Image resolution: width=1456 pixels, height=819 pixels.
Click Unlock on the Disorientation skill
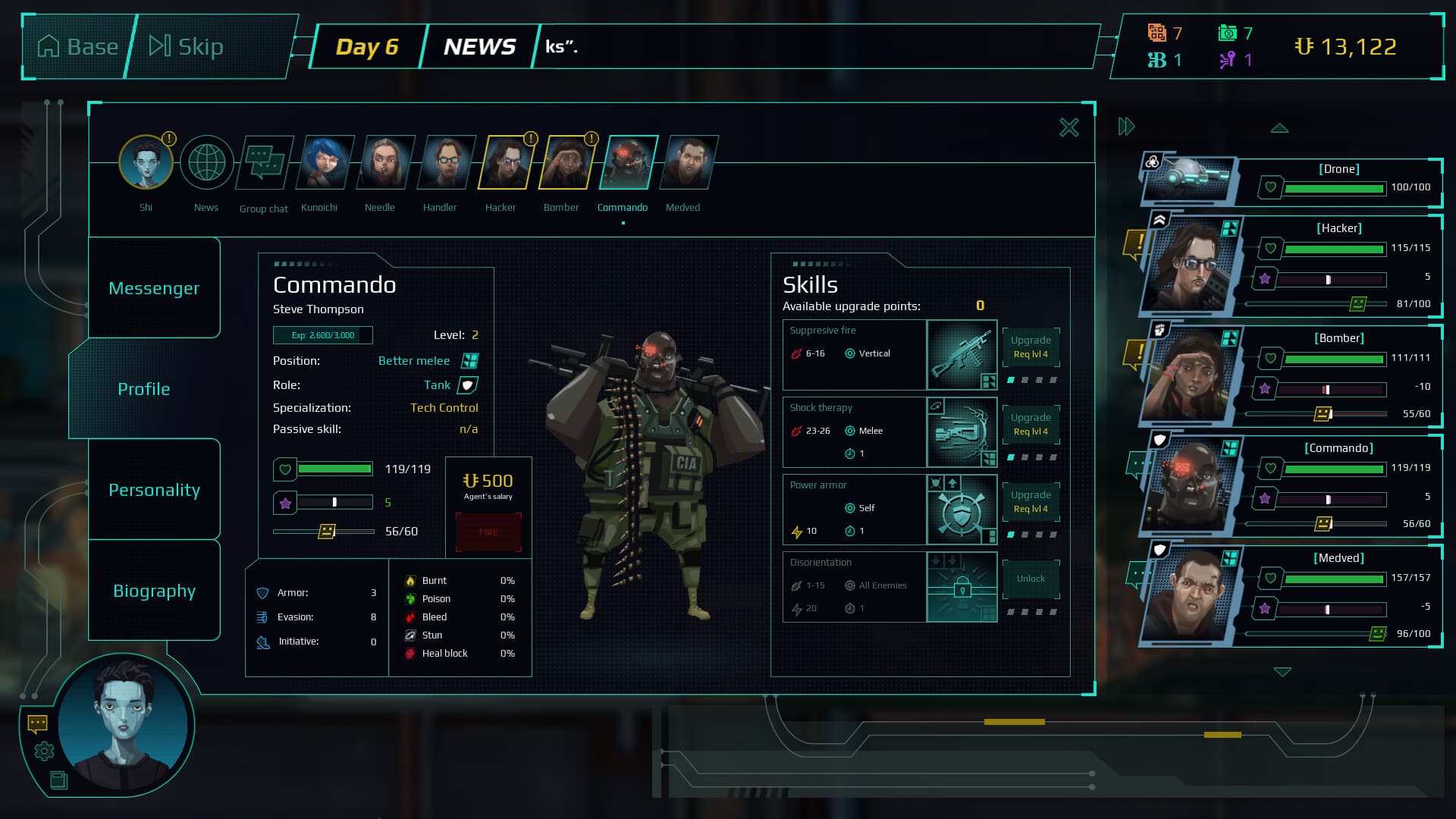click(1031, 578)
